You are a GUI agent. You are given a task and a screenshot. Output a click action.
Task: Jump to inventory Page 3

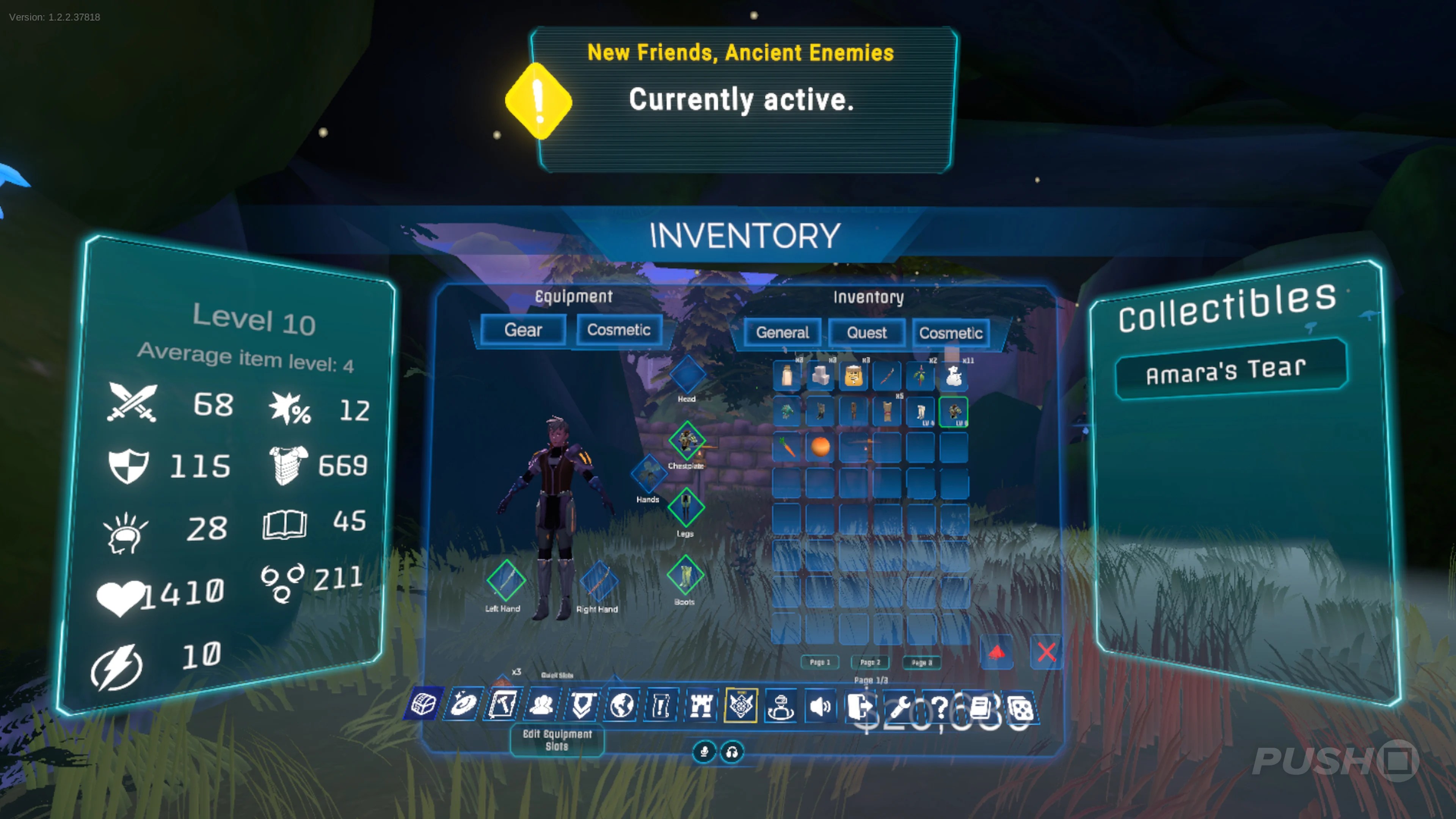(x=921, y=662)
